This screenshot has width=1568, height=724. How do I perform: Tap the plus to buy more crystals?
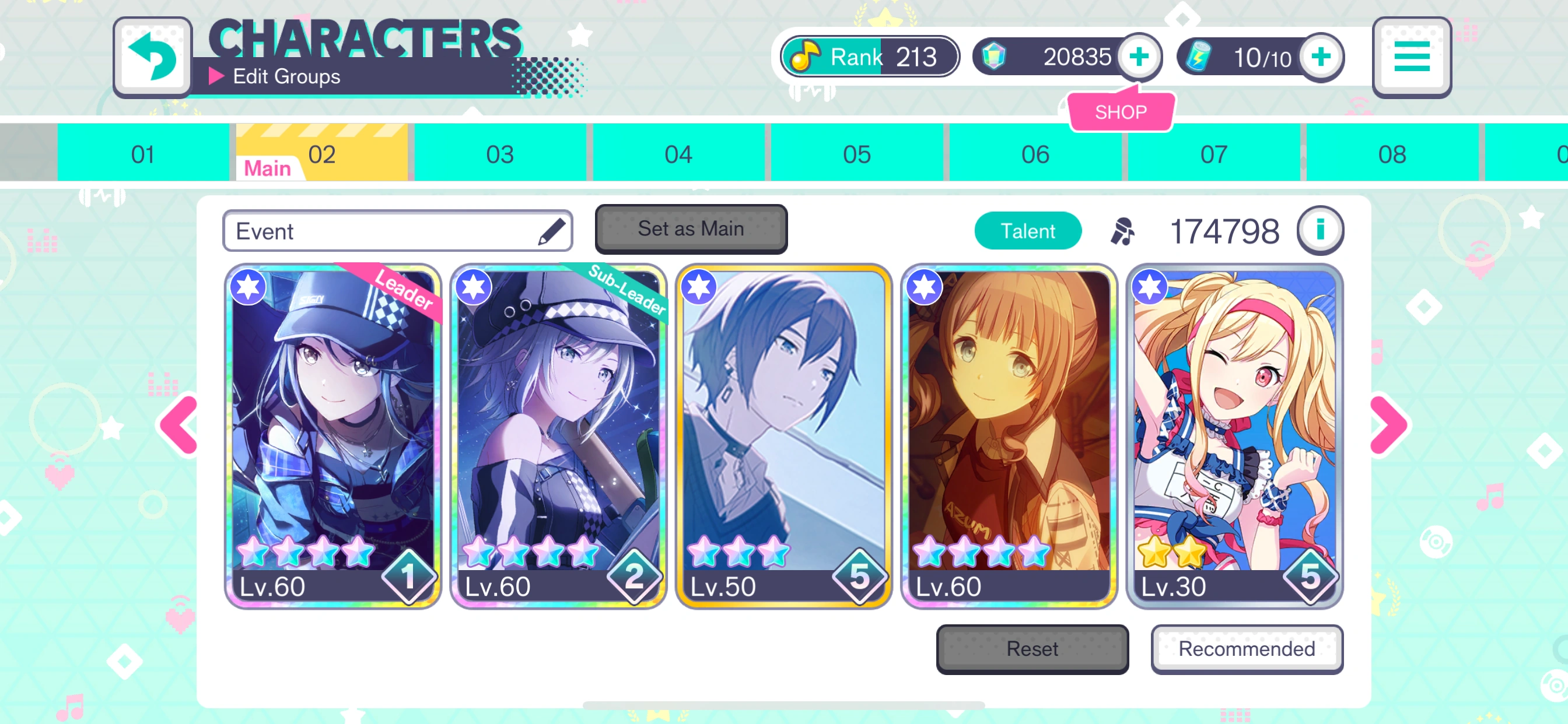point(1138,57)
